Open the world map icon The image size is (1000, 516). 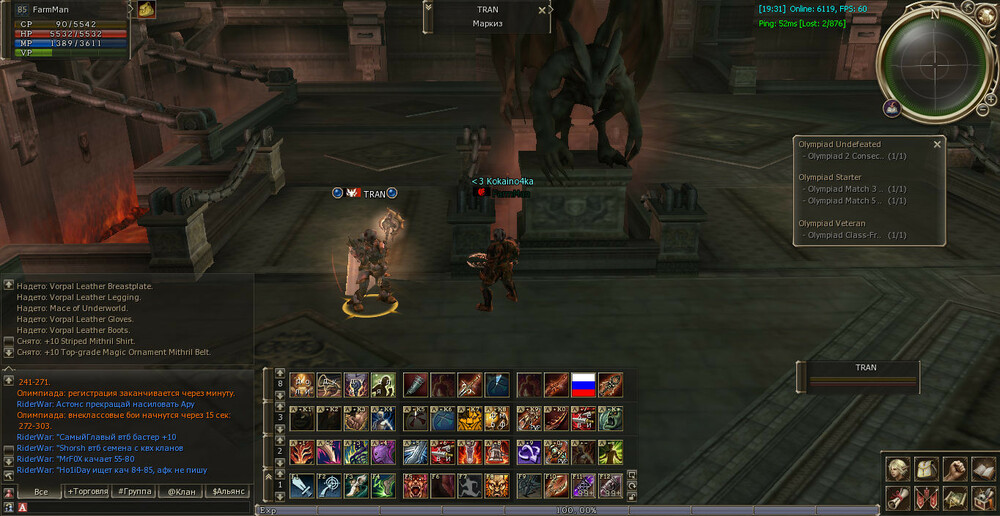[955, 496]
